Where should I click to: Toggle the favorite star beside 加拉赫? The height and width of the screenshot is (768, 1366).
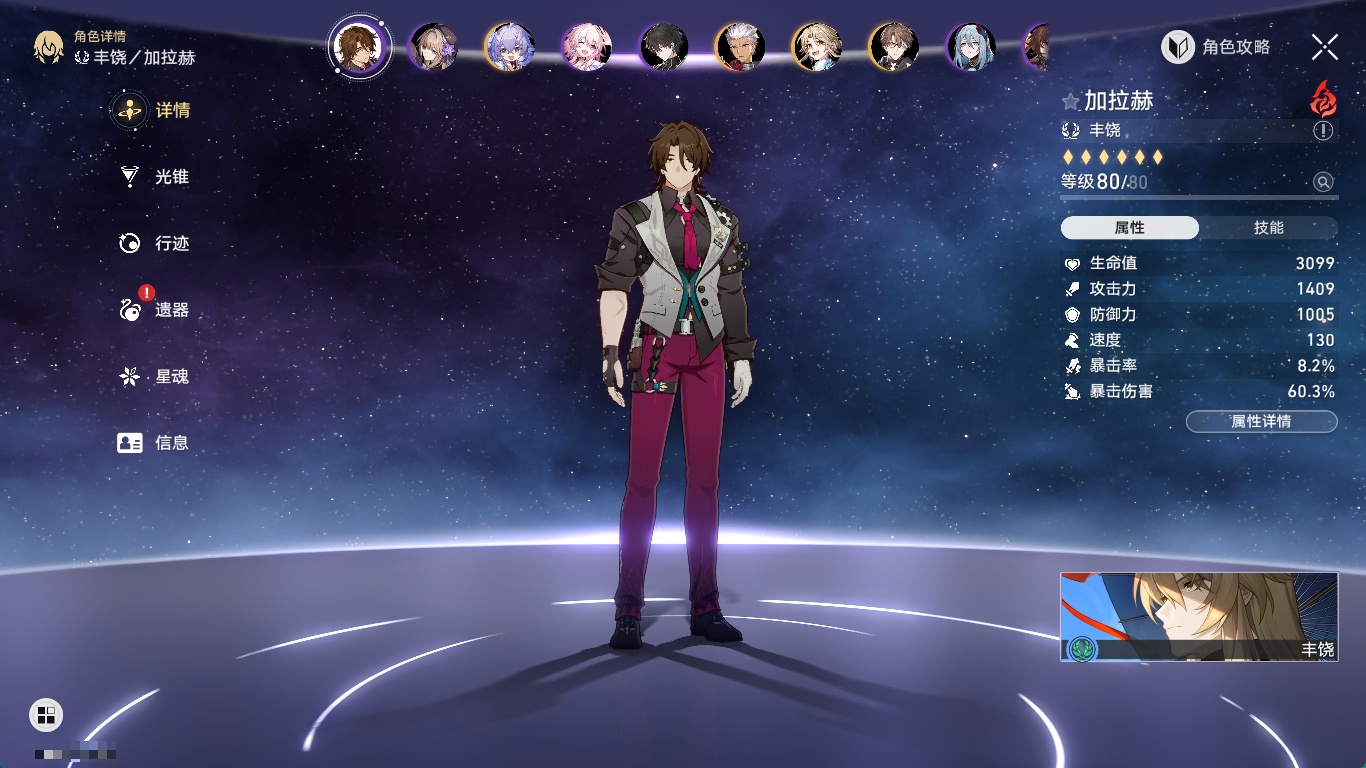pyautogui.click(x=1071, y=101)
